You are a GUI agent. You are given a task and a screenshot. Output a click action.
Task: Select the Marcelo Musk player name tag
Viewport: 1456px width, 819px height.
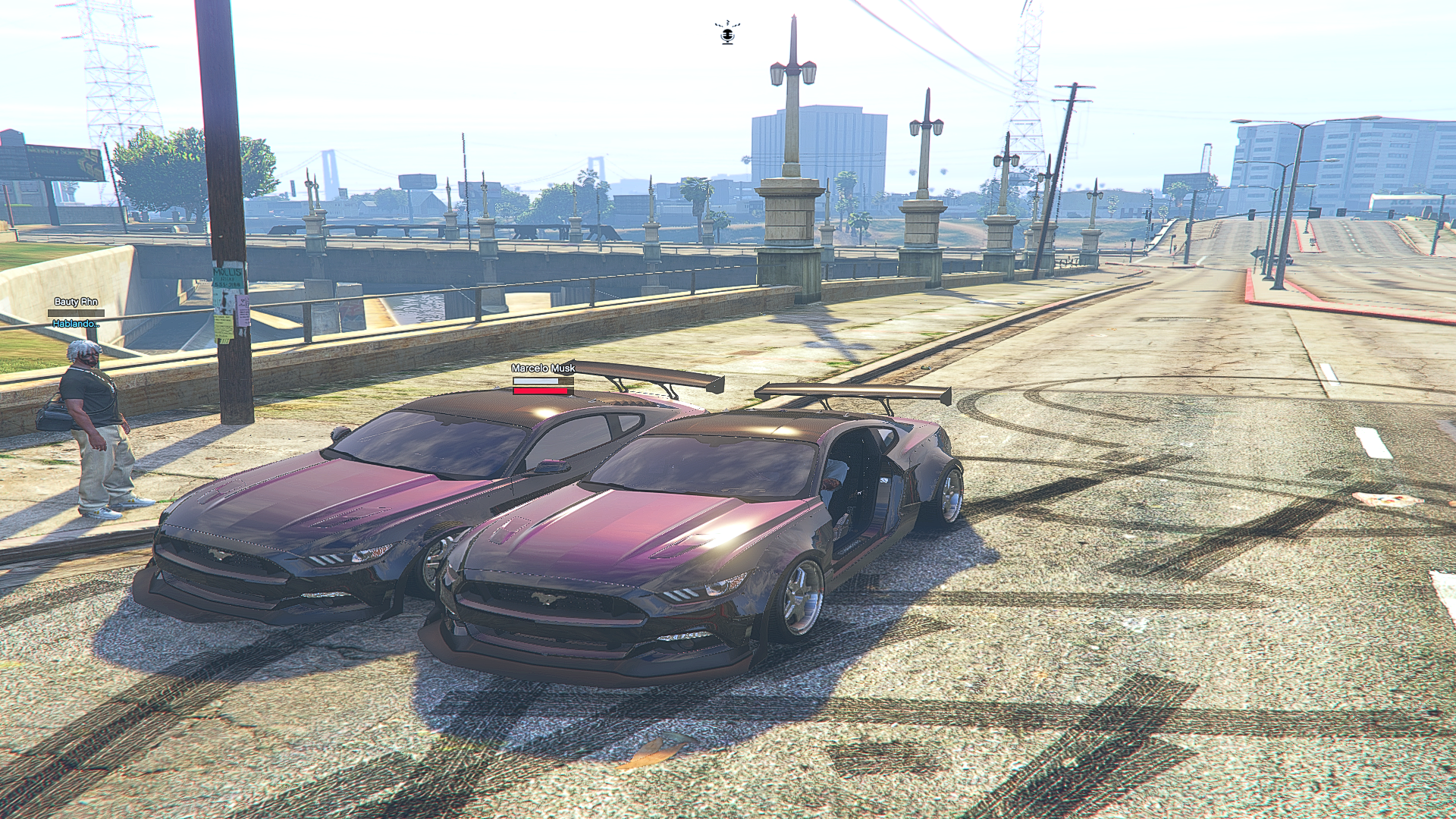coord(543,368)
